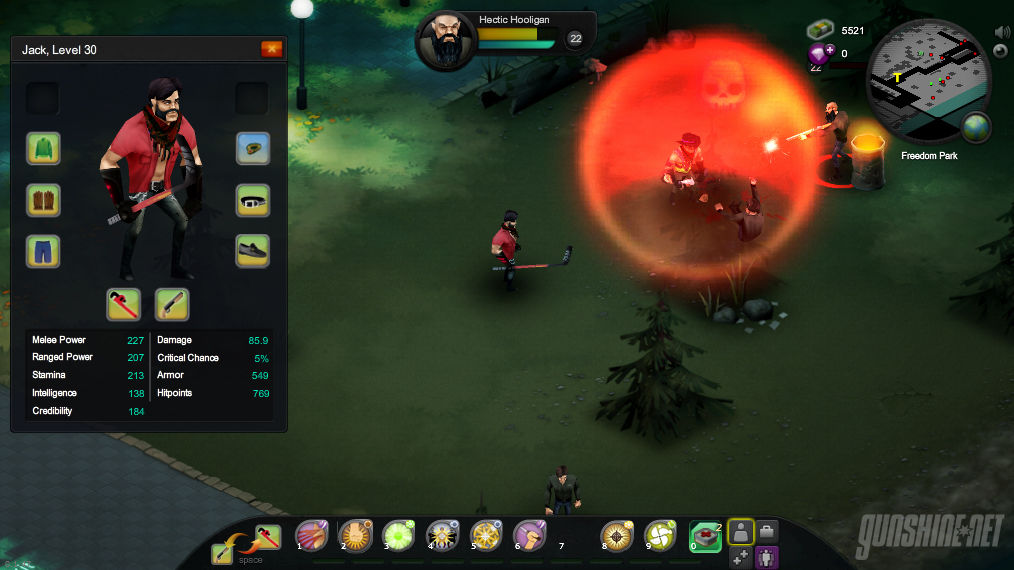1014x570 pixels.
Task: Select the green jacket equipment slot
Action: (43, 148)
